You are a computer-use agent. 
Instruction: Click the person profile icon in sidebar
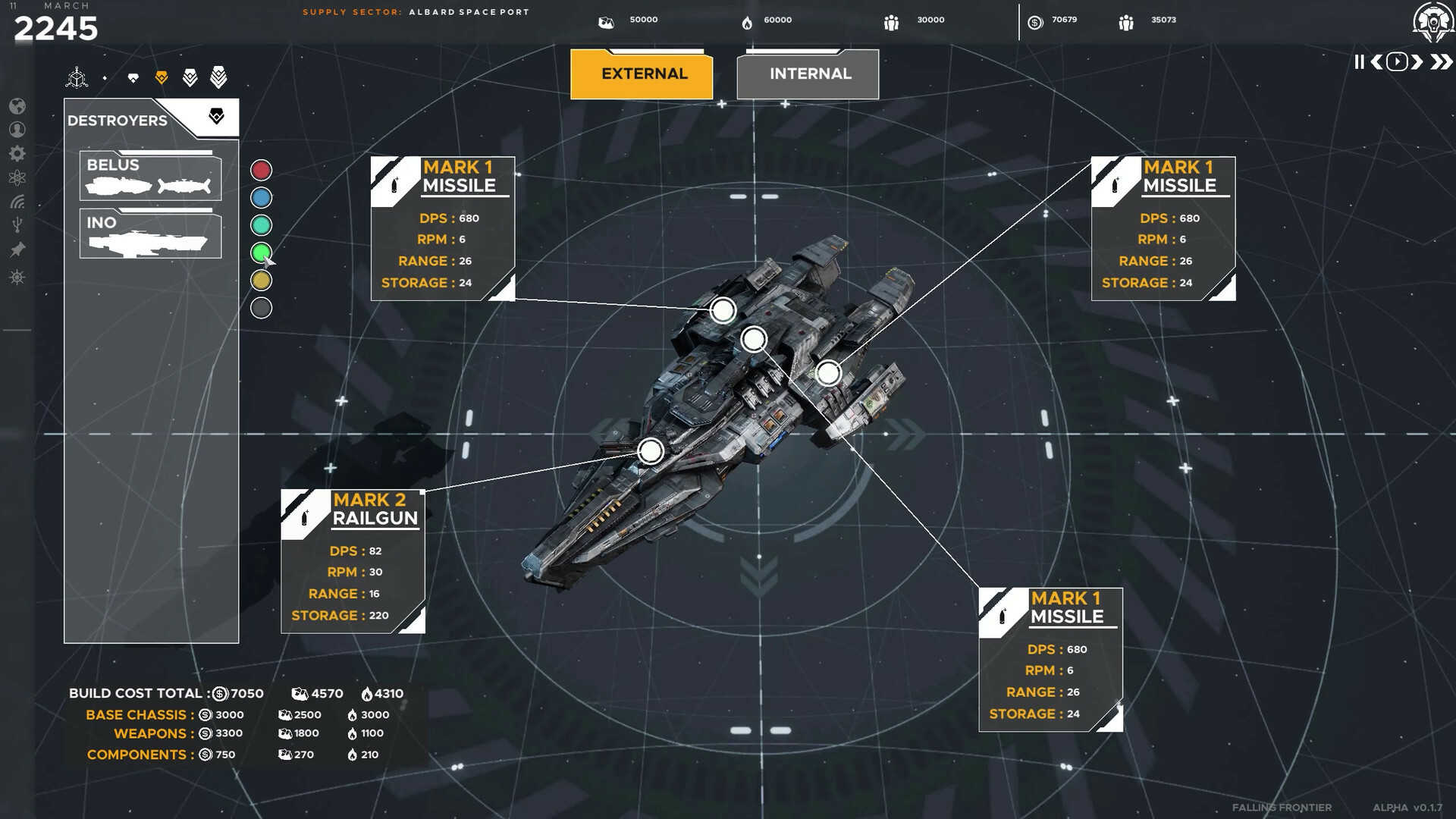coord(17,129)
